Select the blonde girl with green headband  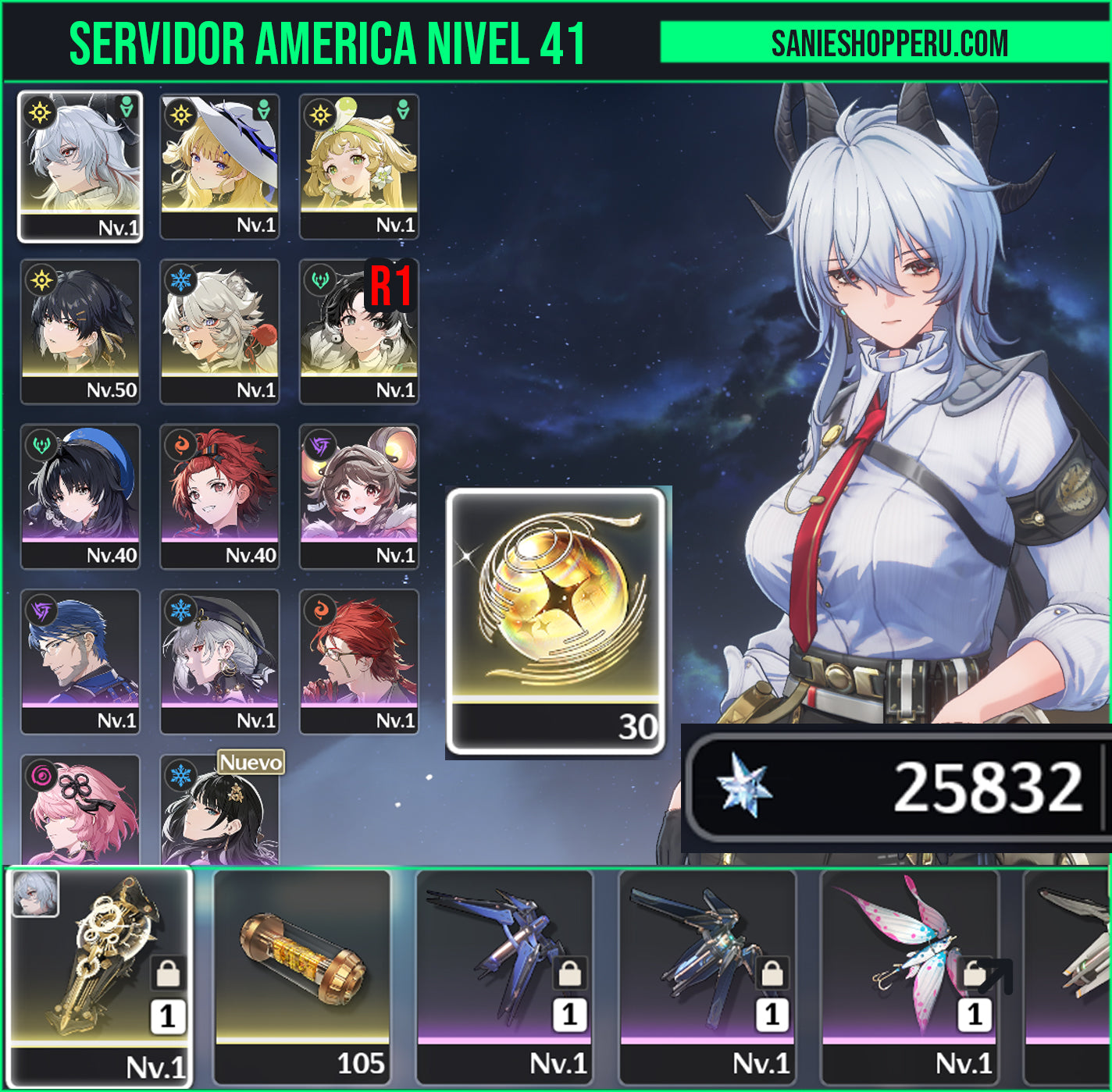[x=359, y=165]
